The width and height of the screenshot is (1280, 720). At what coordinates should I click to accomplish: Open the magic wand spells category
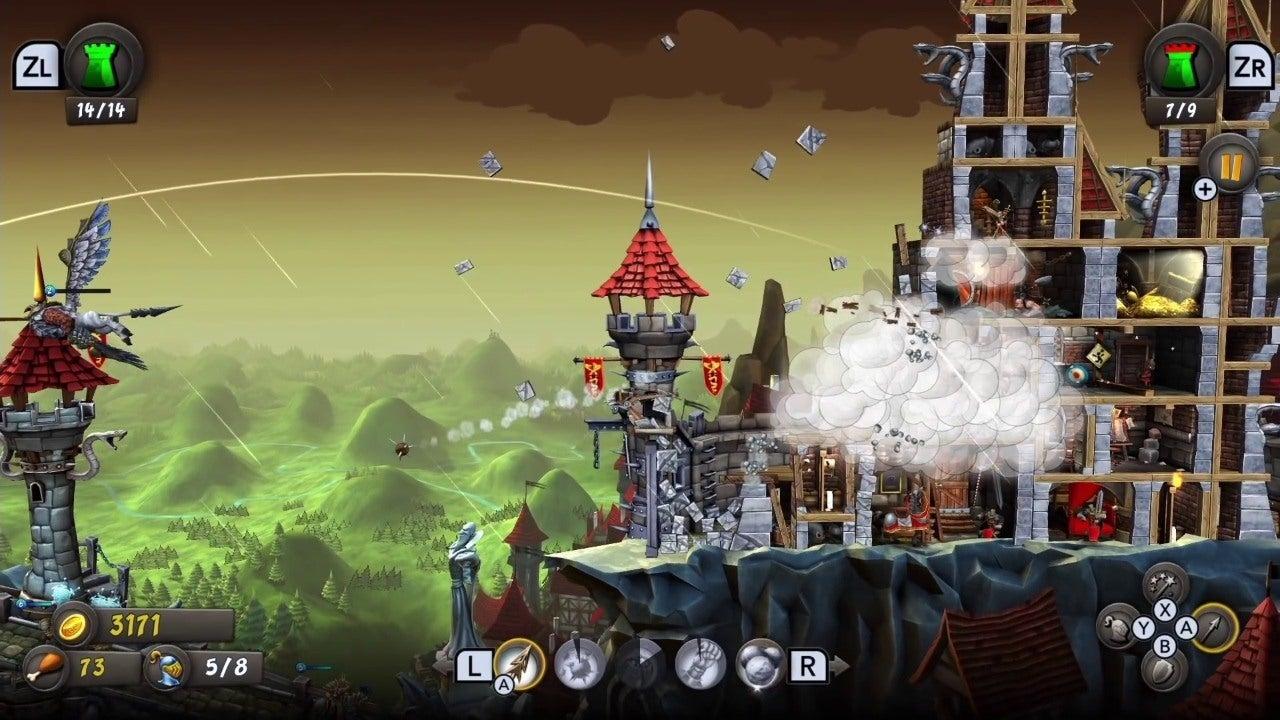(1165, 583)
